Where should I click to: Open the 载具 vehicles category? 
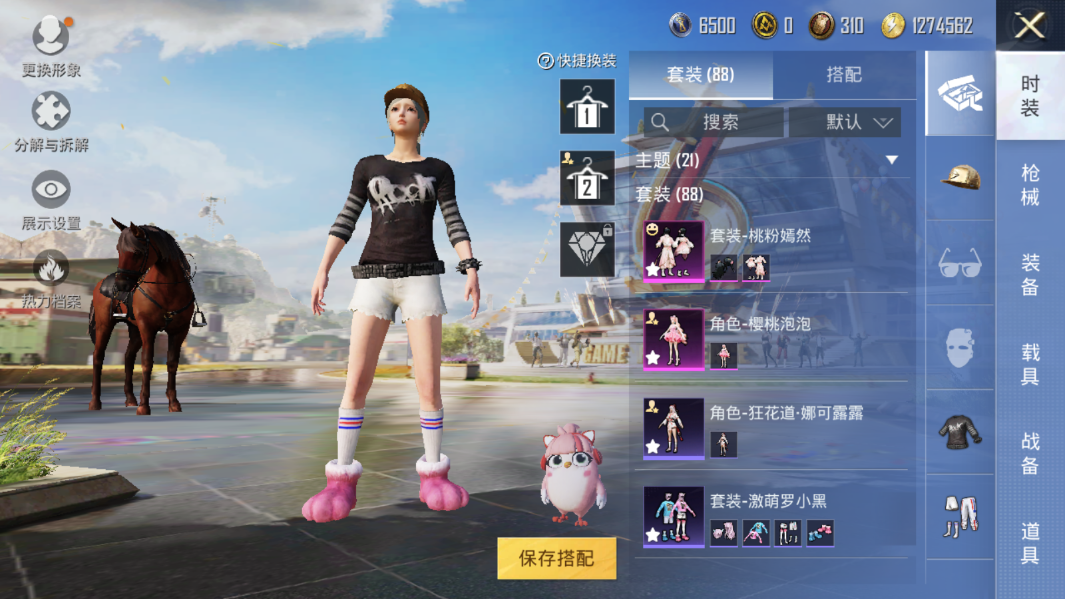(x=1030, y=364)
